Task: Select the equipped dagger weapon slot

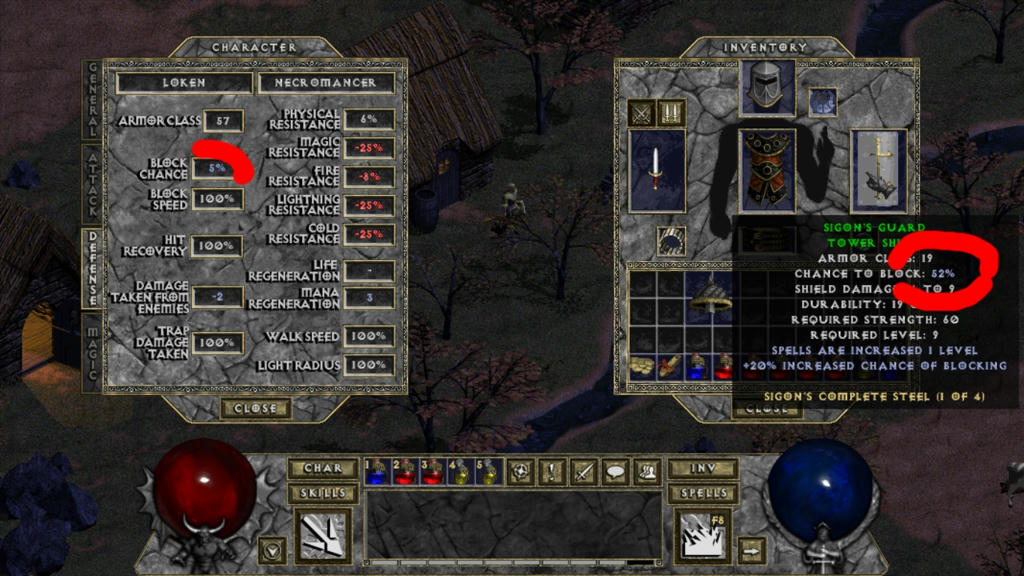Action: [x=657, y=170]
